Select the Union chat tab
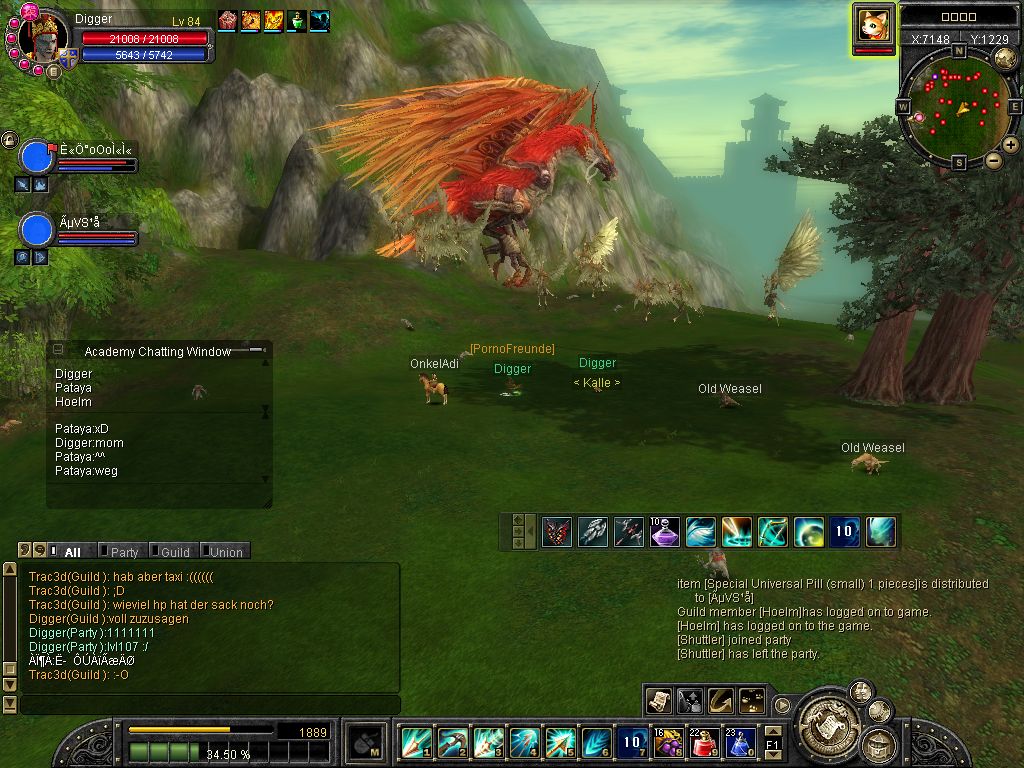This screenshot has width=1024, height=768. (225, 551)
